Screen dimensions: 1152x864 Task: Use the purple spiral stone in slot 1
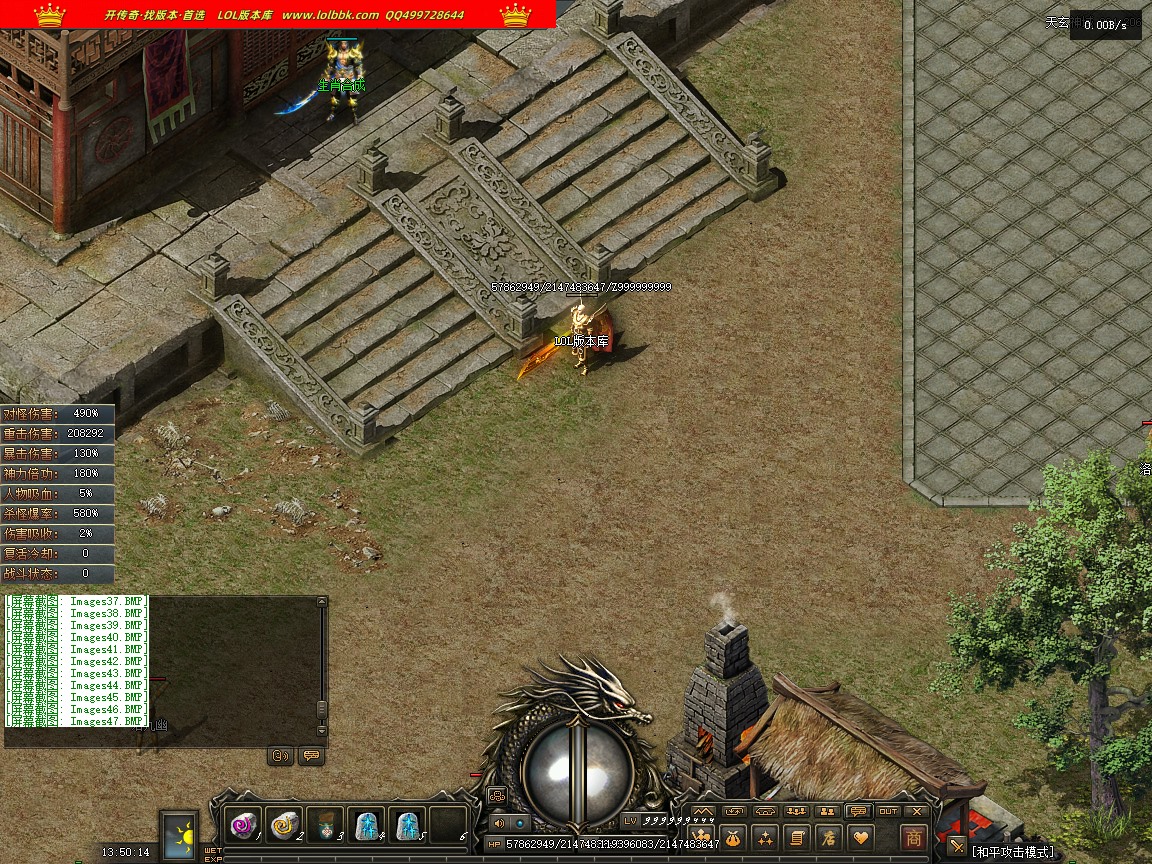[243, 825]
